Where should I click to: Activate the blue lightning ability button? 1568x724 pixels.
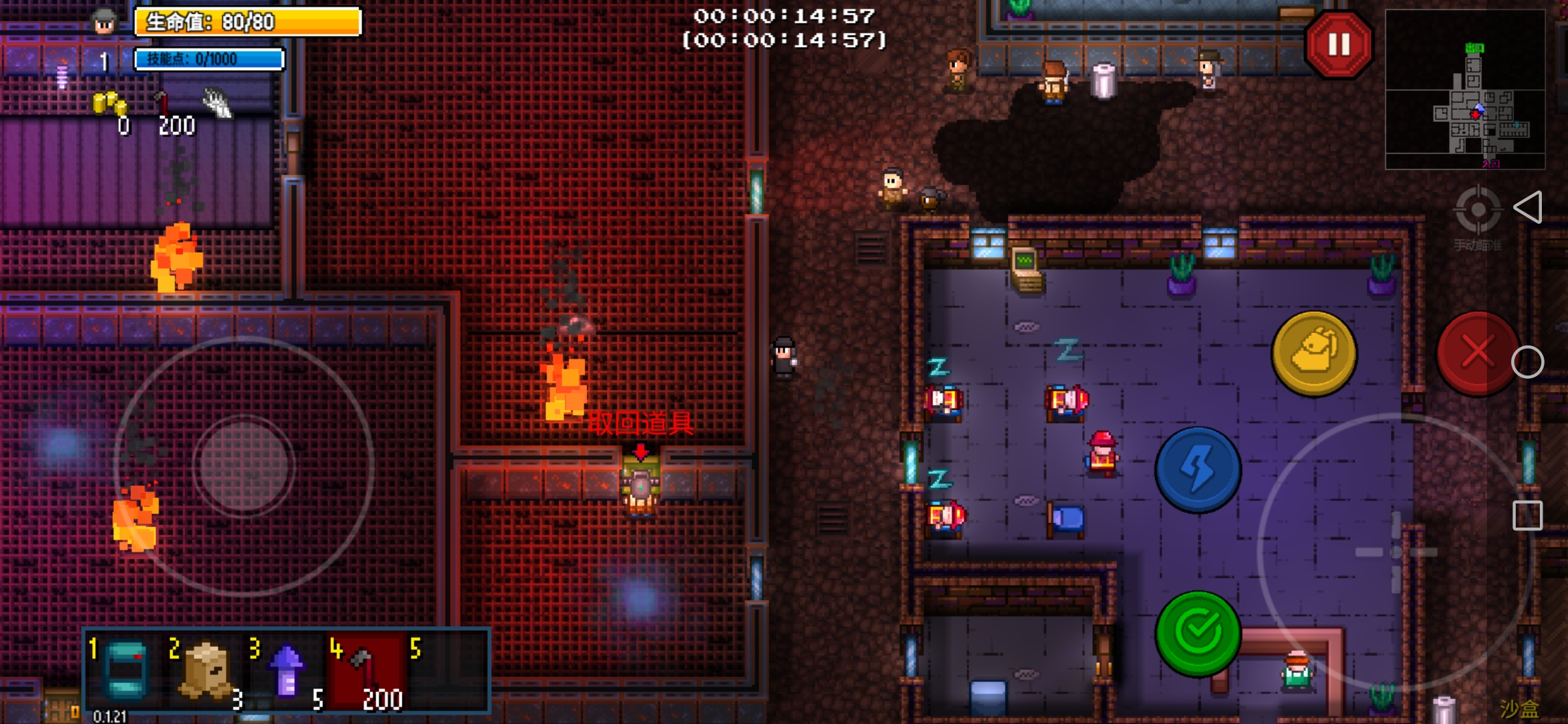tap(1198, 469)
